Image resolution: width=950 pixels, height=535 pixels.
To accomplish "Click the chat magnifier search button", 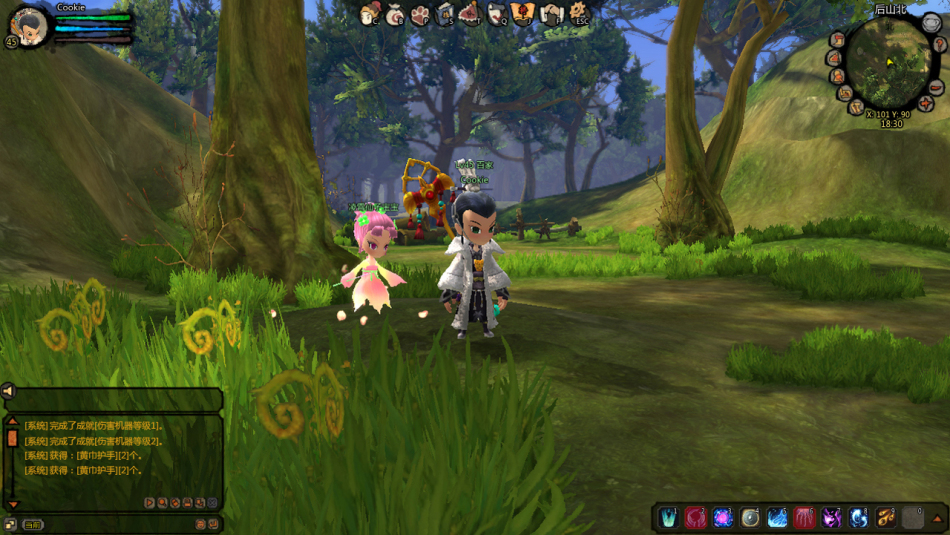I will [162, 503].
